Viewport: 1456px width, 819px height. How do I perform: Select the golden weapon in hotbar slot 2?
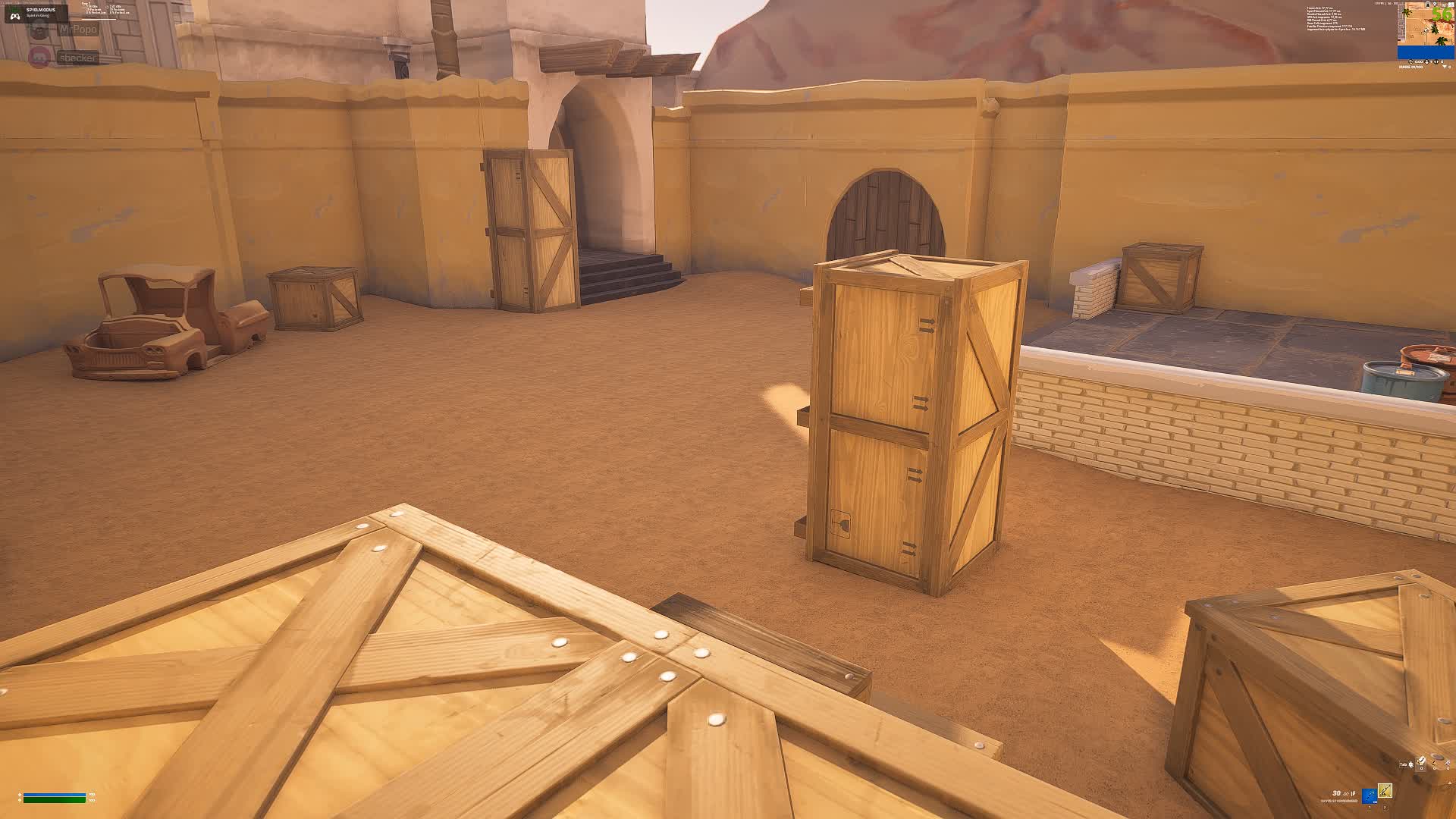(x=1385, y=792)
